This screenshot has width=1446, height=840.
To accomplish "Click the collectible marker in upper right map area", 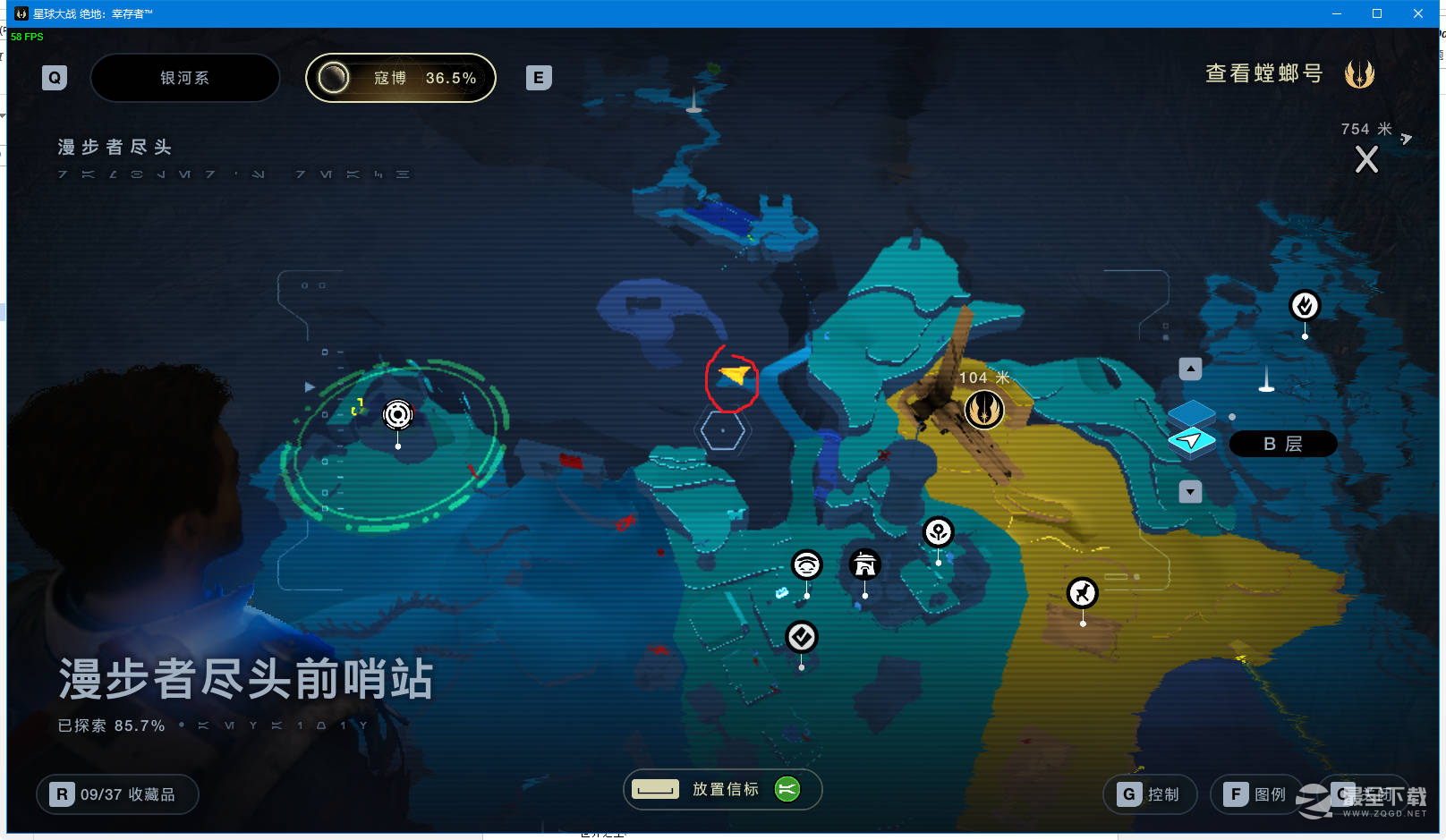I will tap(1304, 307).
